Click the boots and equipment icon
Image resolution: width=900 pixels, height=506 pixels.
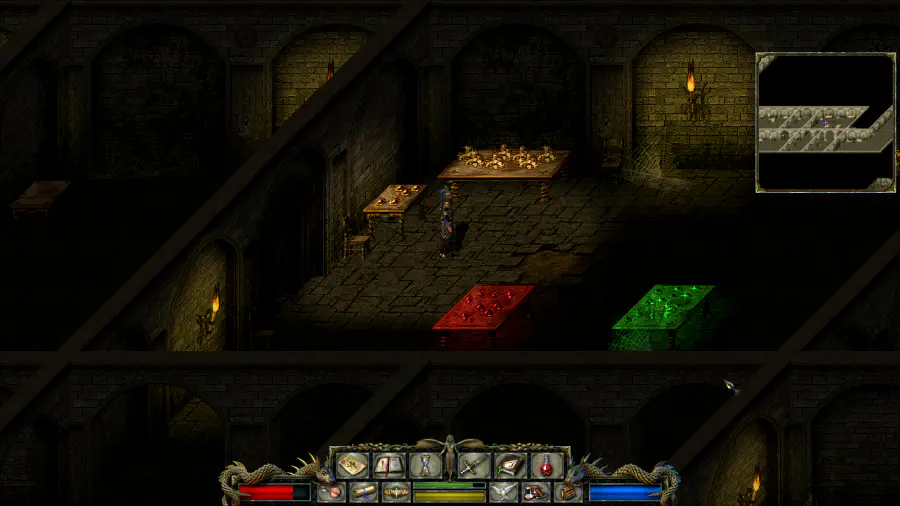(x=536, y=492)
